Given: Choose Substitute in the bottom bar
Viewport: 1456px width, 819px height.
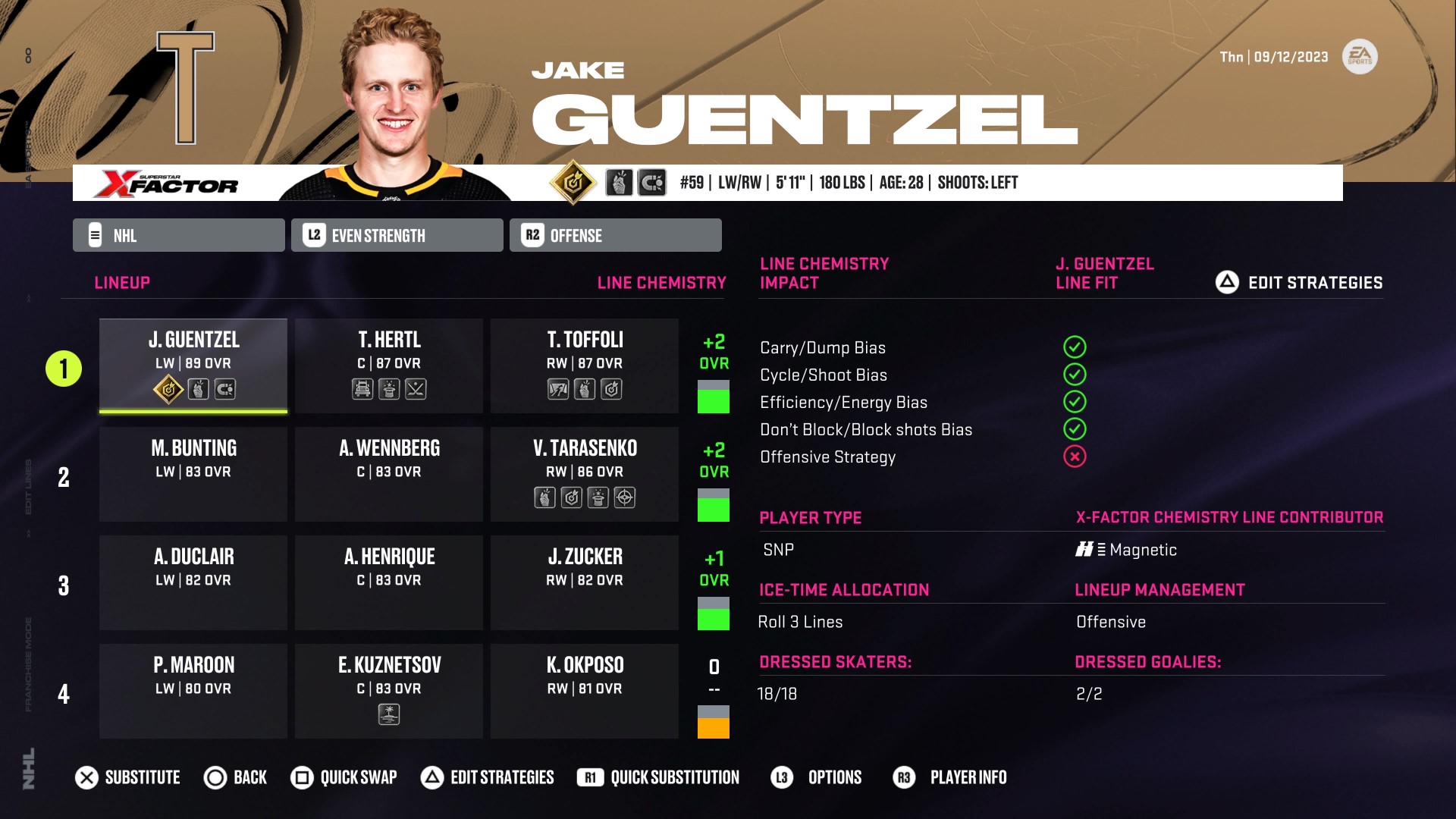Looking at the screenshot, I should 128,777.
